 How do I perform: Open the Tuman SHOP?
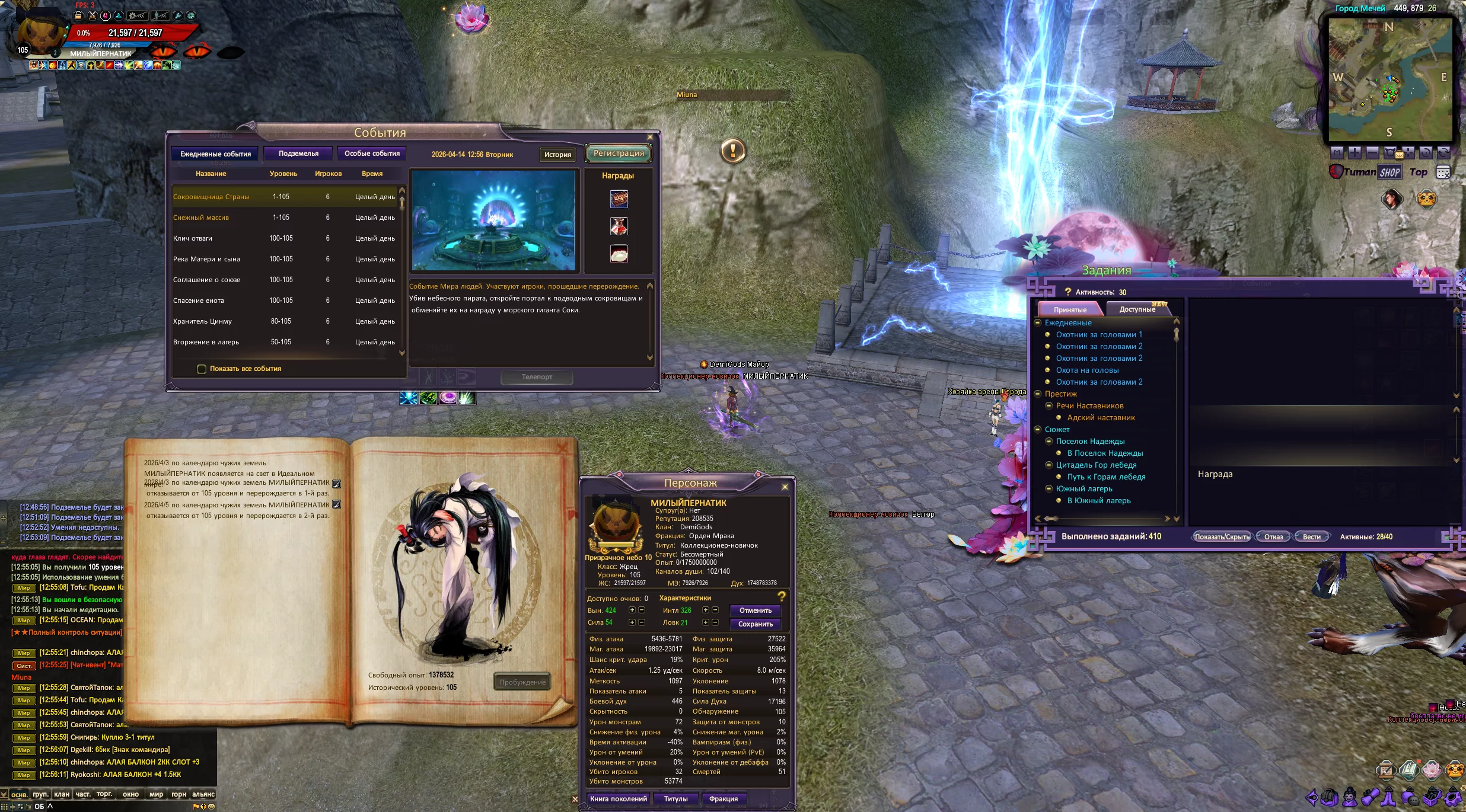click(x=1389, y=172)
